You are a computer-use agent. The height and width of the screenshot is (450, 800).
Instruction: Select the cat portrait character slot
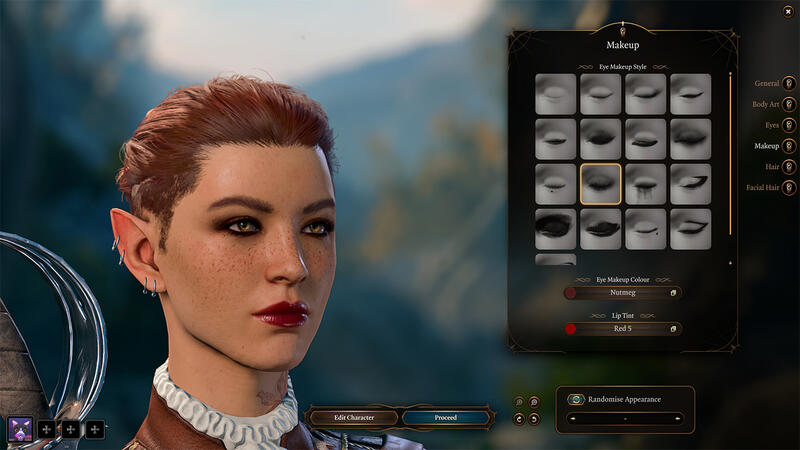[x=21, y=429]
